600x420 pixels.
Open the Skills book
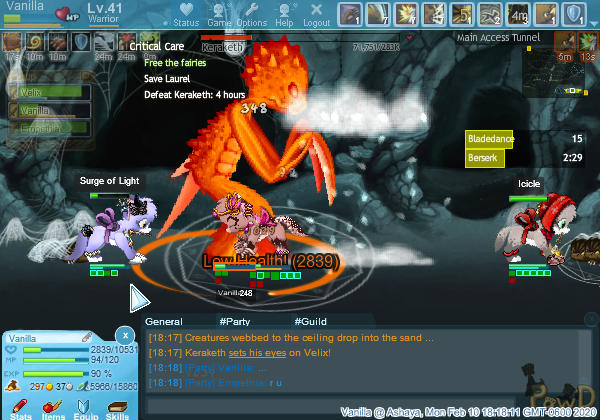(x=117, y=403)
